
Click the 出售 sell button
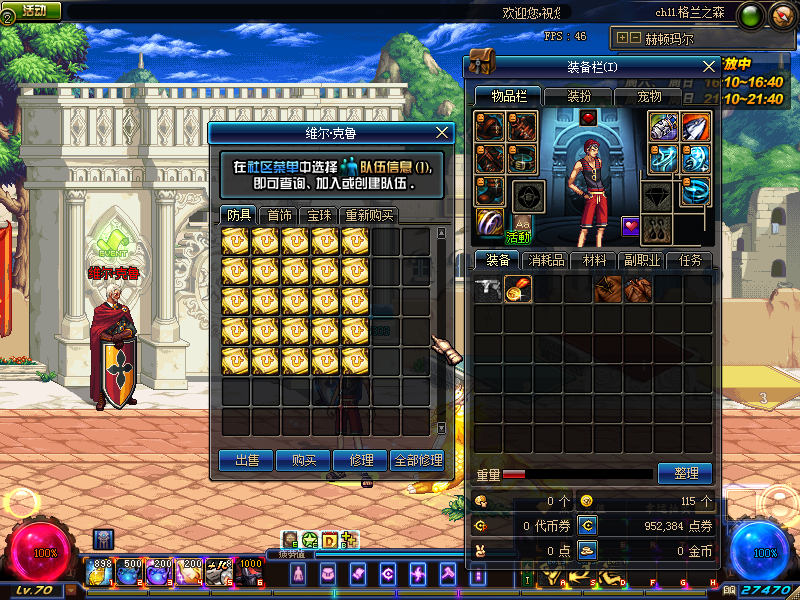point(246,460)
